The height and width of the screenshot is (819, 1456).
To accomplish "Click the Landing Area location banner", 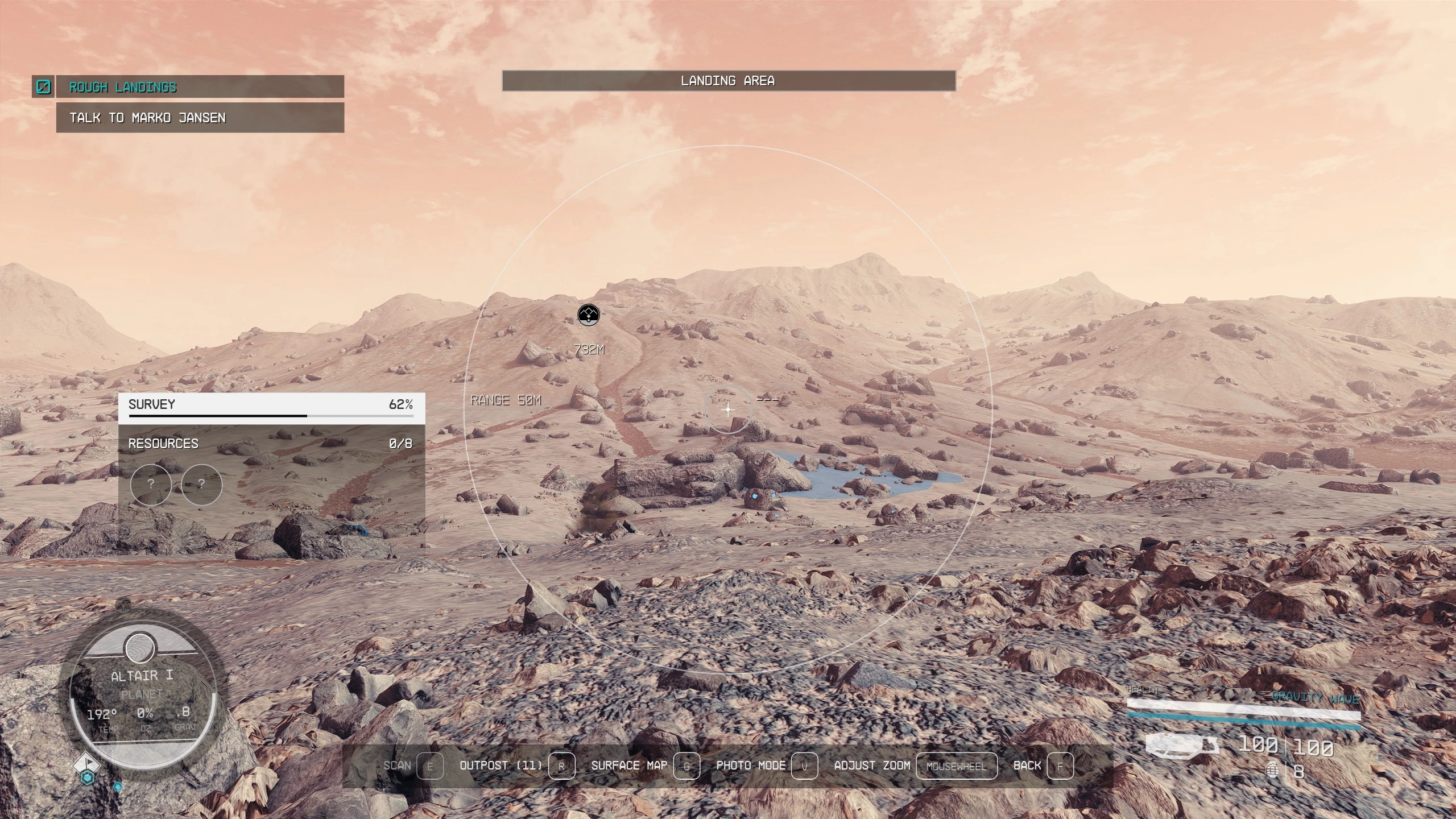I will 728,81.
